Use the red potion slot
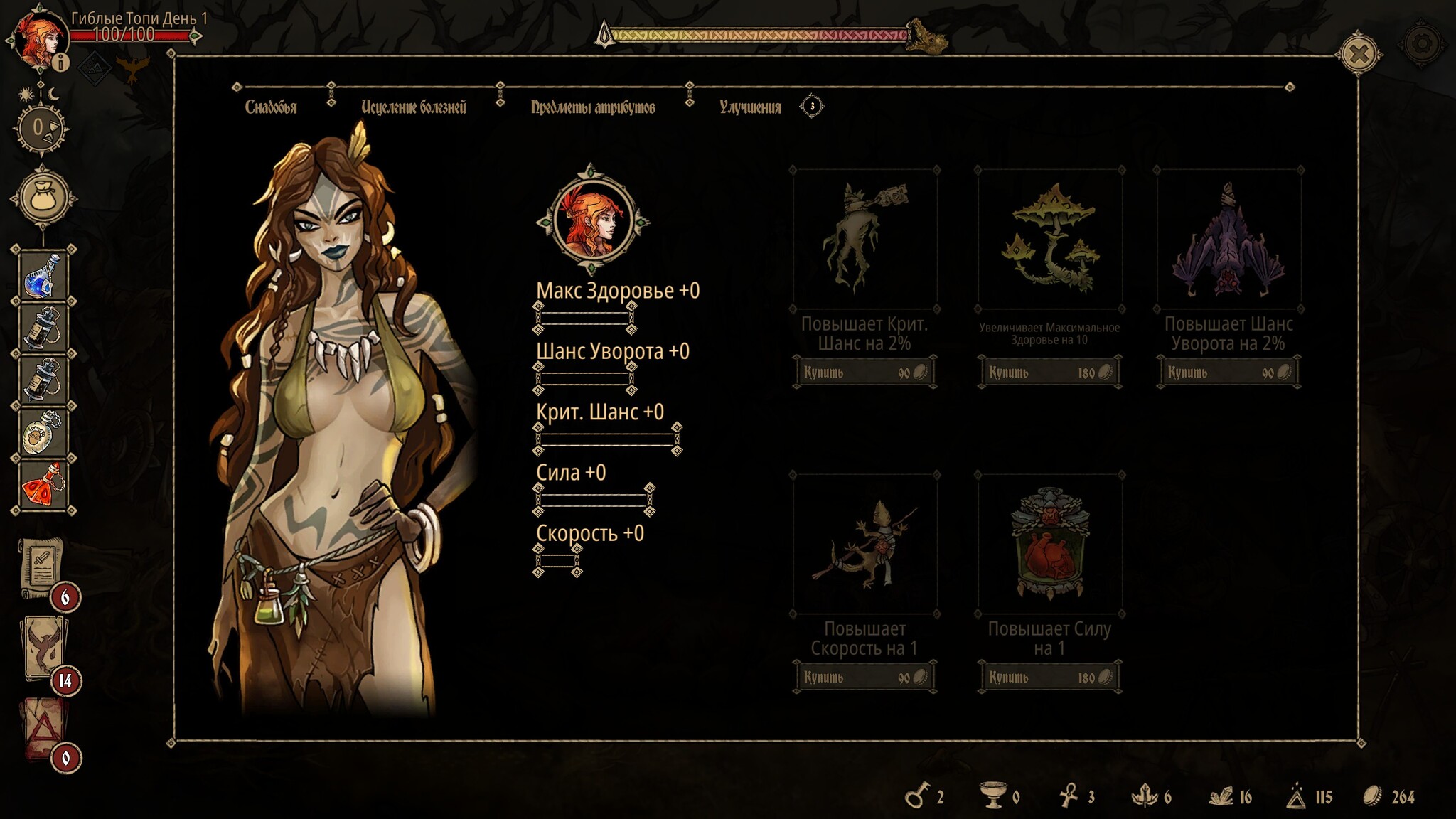 click(x=43, y=484)
